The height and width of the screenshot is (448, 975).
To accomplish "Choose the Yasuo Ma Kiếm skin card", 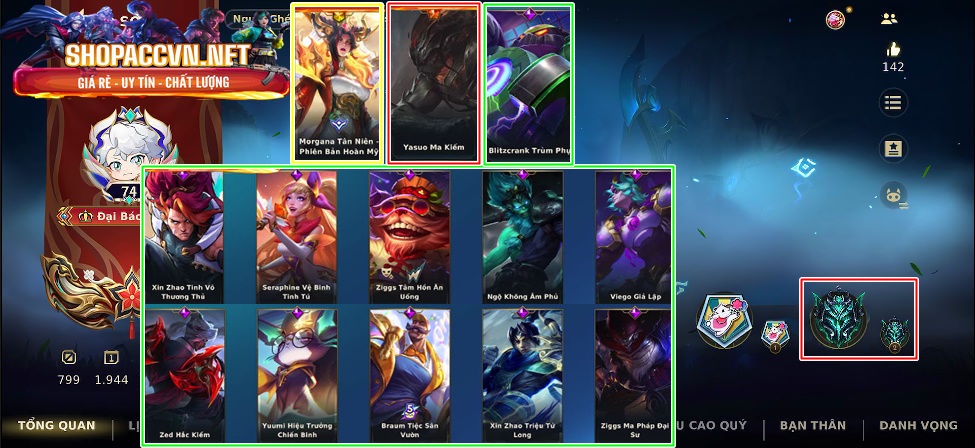I will click(433, 82).
